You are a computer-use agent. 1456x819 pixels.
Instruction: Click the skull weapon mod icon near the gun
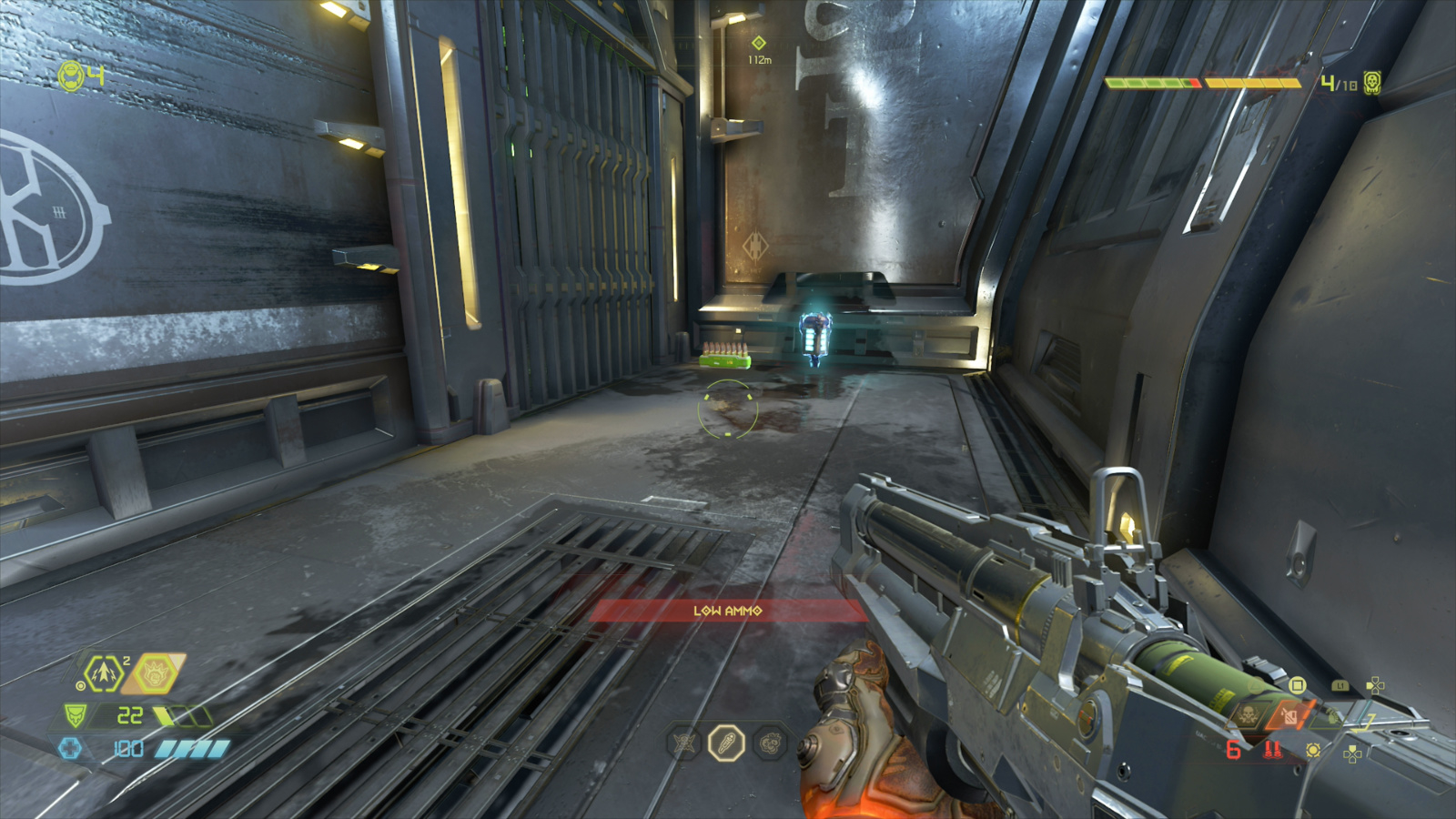tap(1249, 713)
